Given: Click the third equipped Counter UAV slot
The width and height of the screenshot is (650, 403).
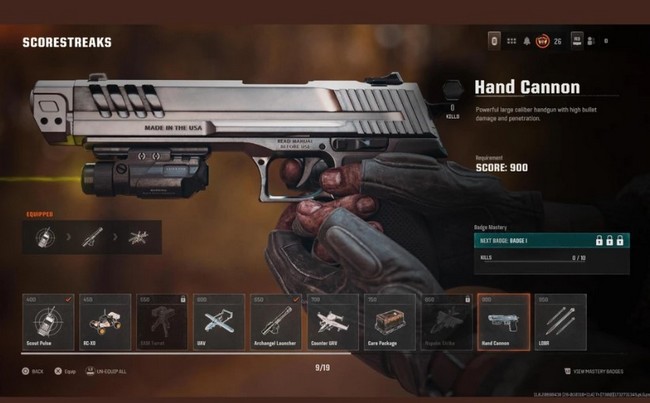Looking at the screenshot, I should click(x=139, y=237).
